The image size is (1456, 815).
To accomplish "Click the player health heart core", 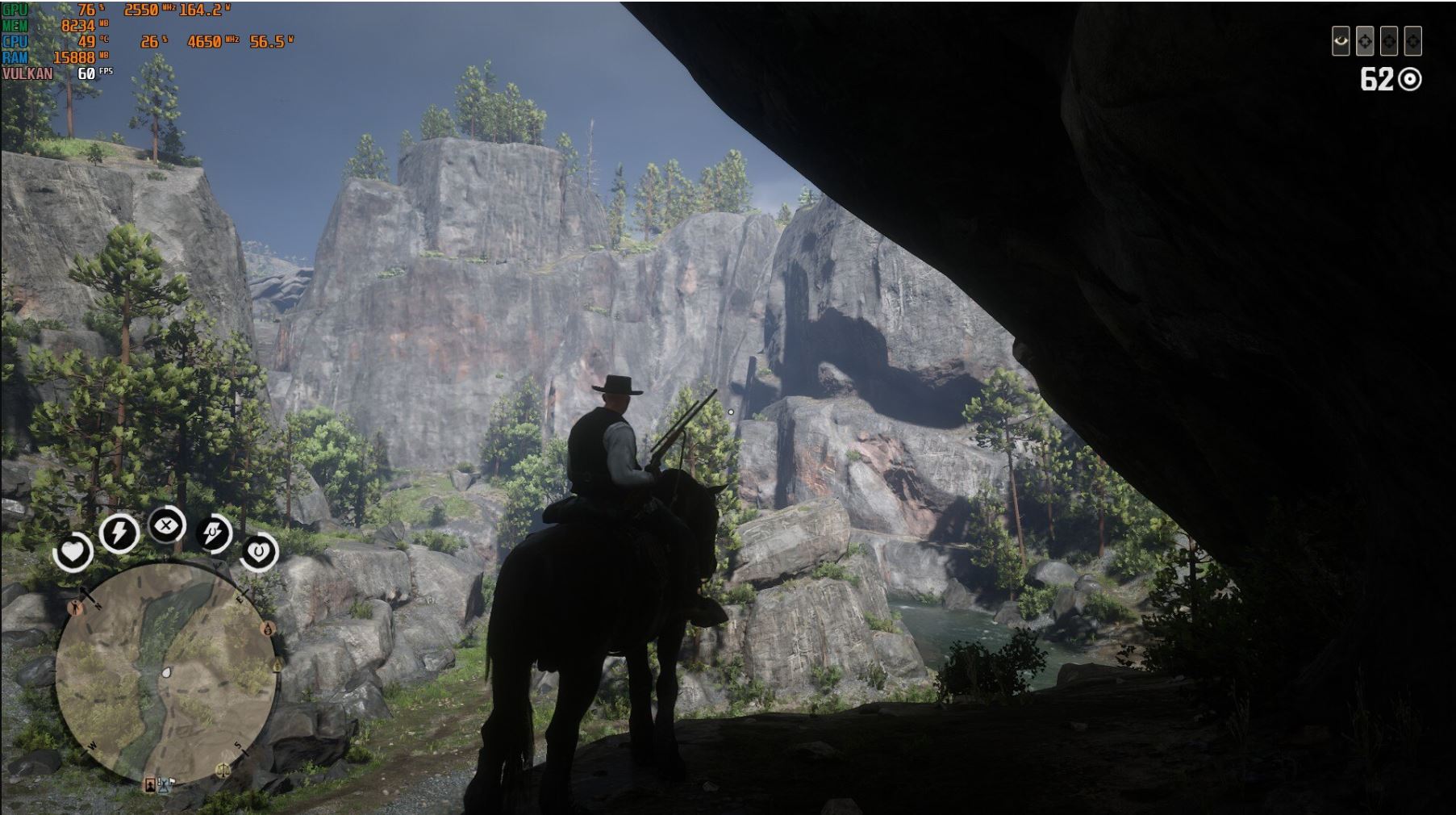I will pos(73,553).
